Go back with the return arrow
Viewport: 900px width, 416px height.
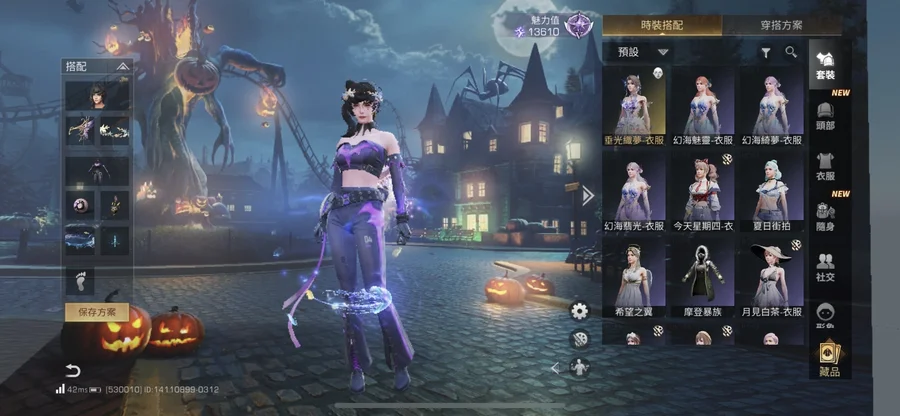pyautogui.click(x=72, y=371)
